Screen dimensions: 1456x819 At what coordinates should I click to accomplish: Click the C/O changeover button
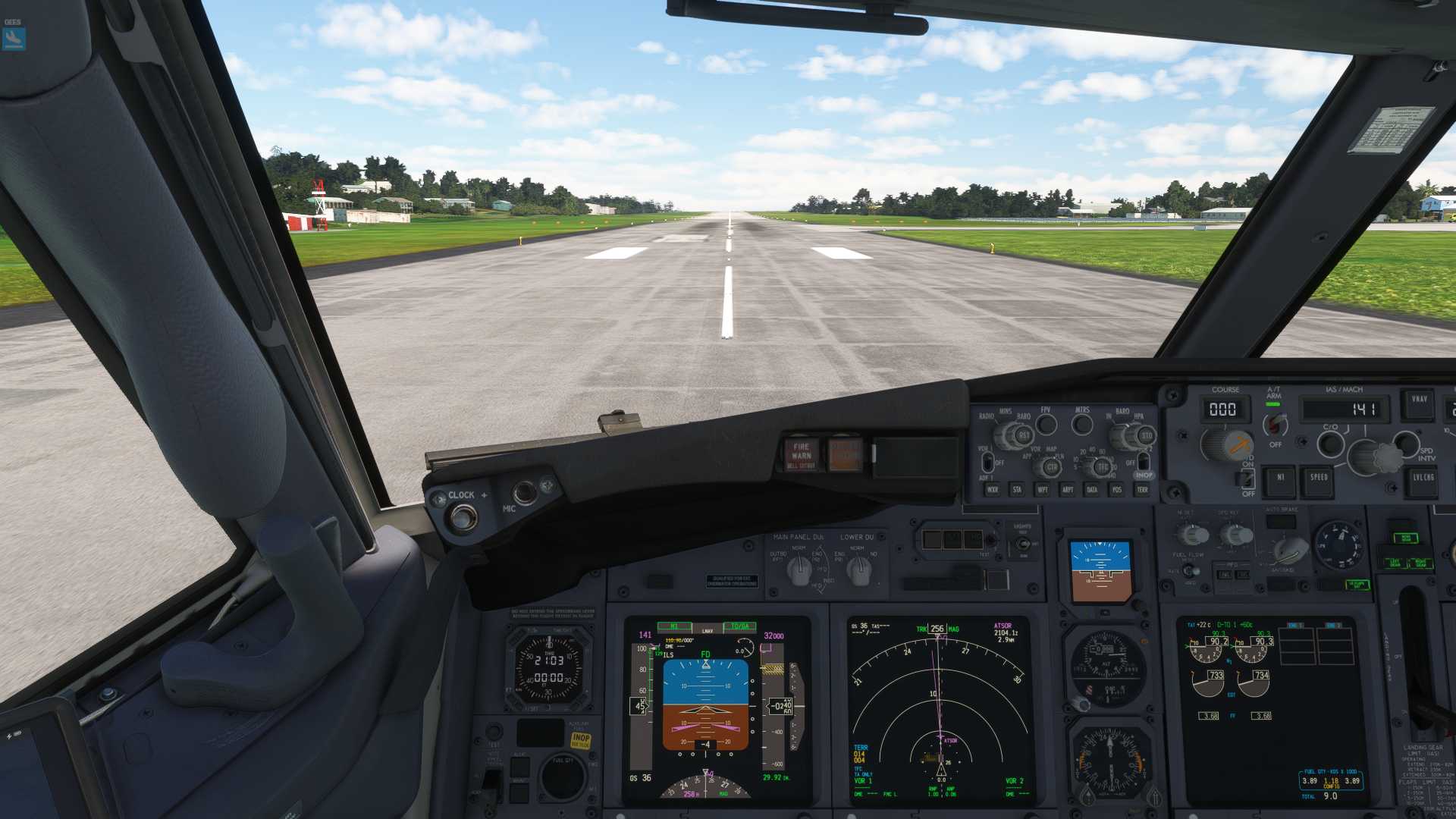tap(1330, 444)
